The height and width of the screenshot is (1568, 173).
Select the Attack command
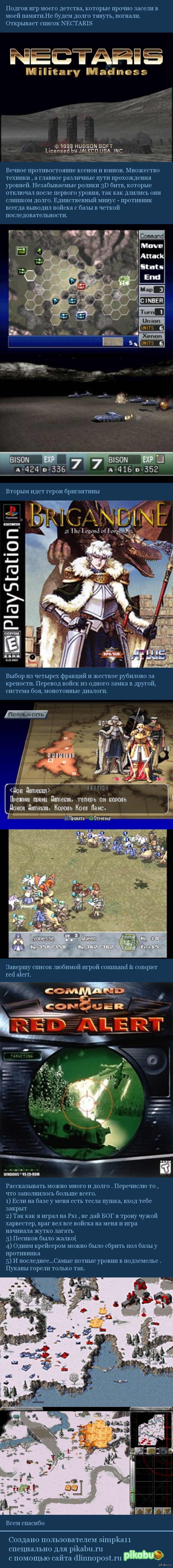(x=152, y=256)
